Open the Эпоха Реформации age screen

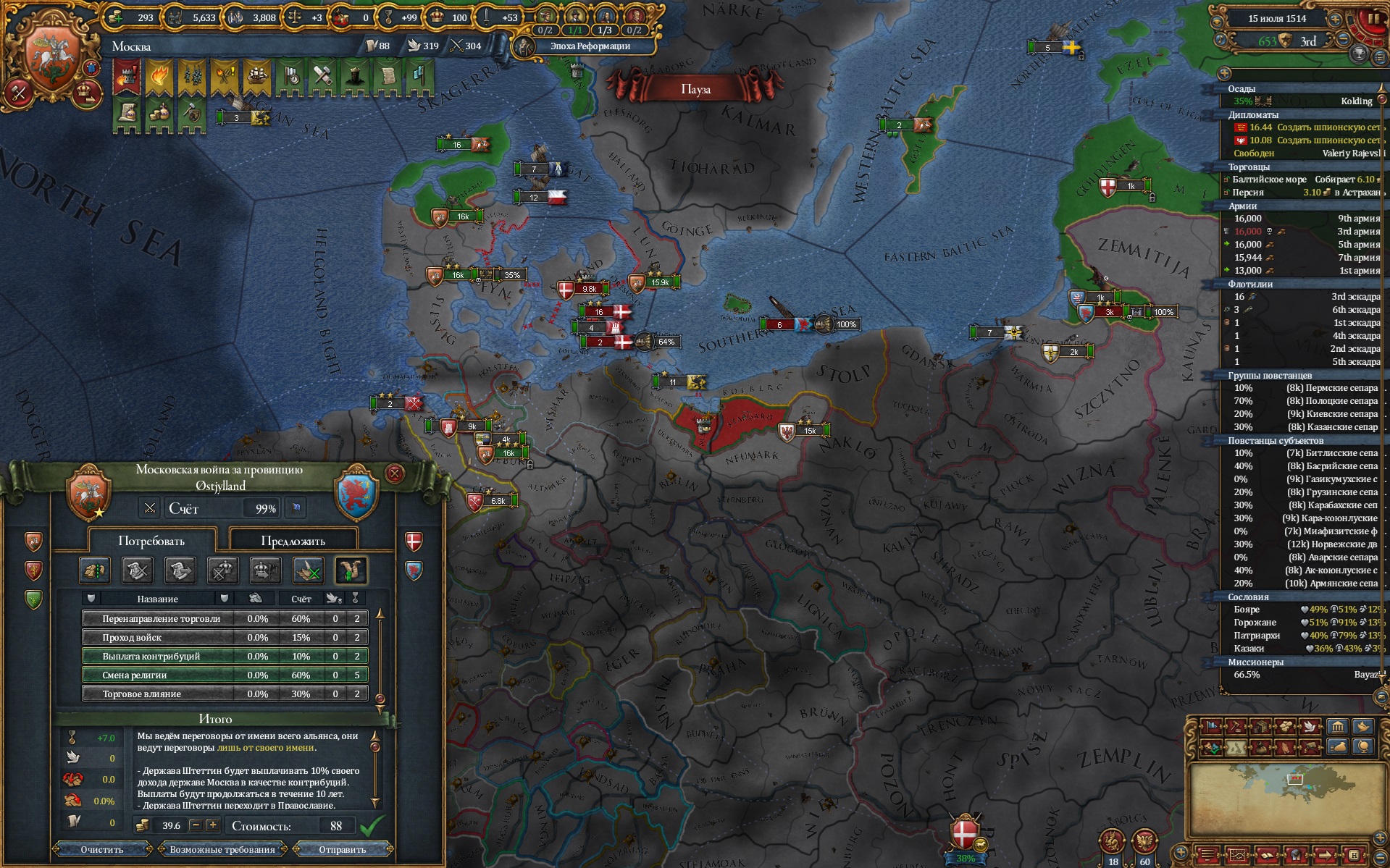click(589, 46)
